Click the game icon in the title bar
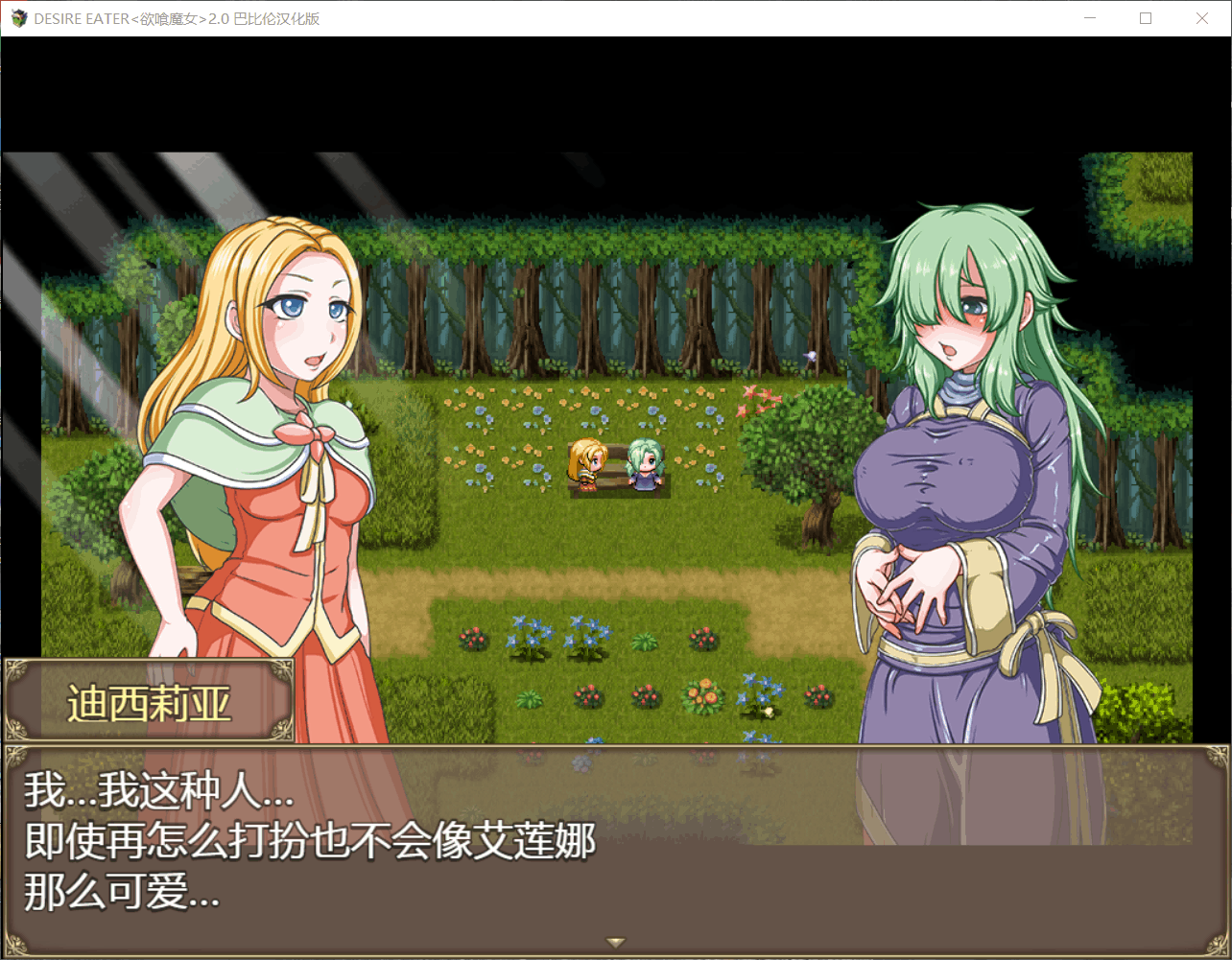Image resolution: width=1232 pixels, height=960 pixels. [x=18, y=17]
